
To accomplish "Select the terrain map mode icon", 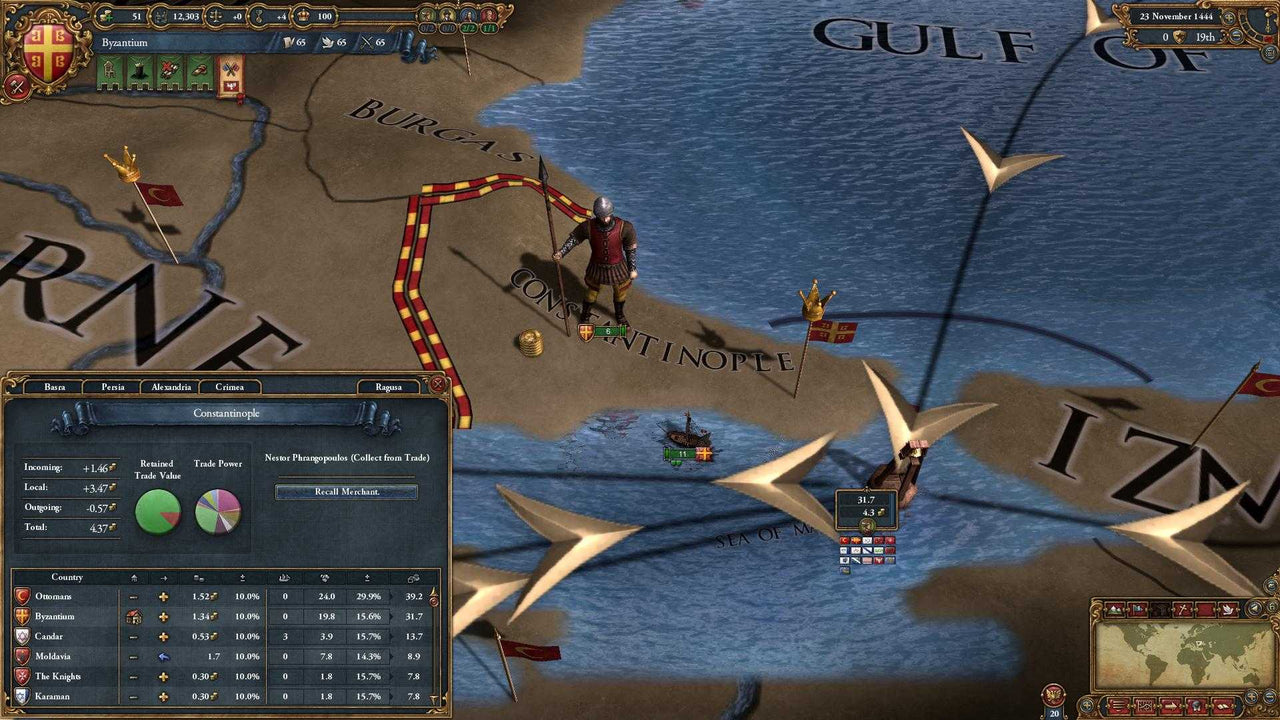I will click(1113, 609).
